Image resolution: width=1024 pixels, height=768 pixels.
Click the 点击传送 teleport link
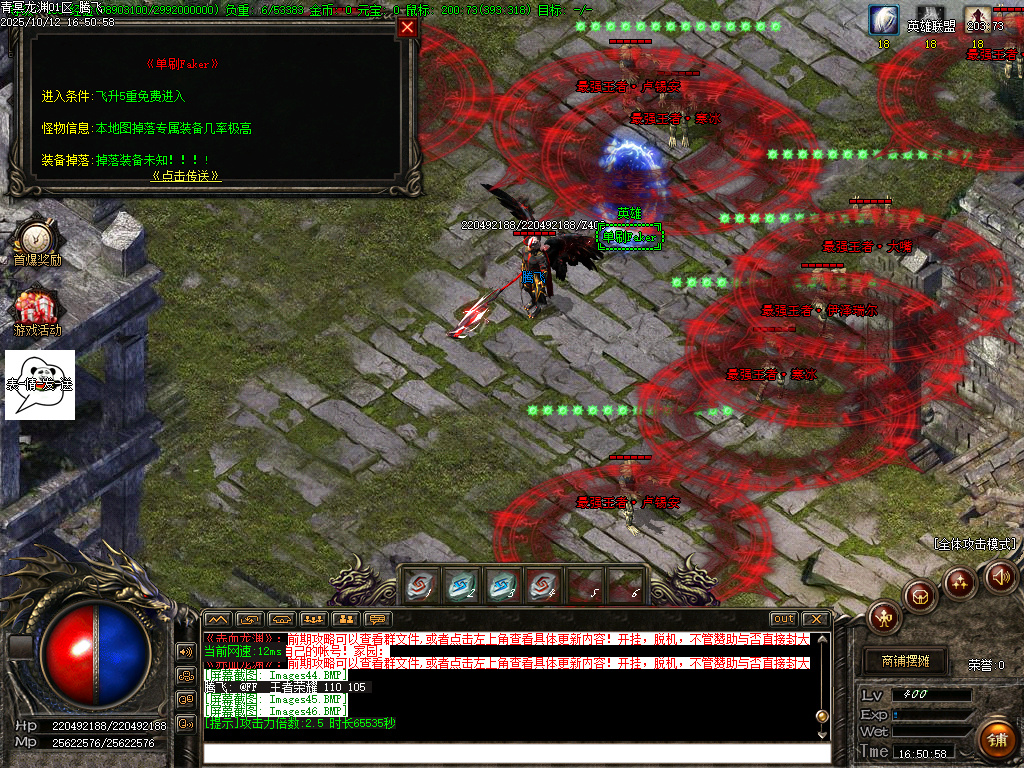tap(186, 175)
